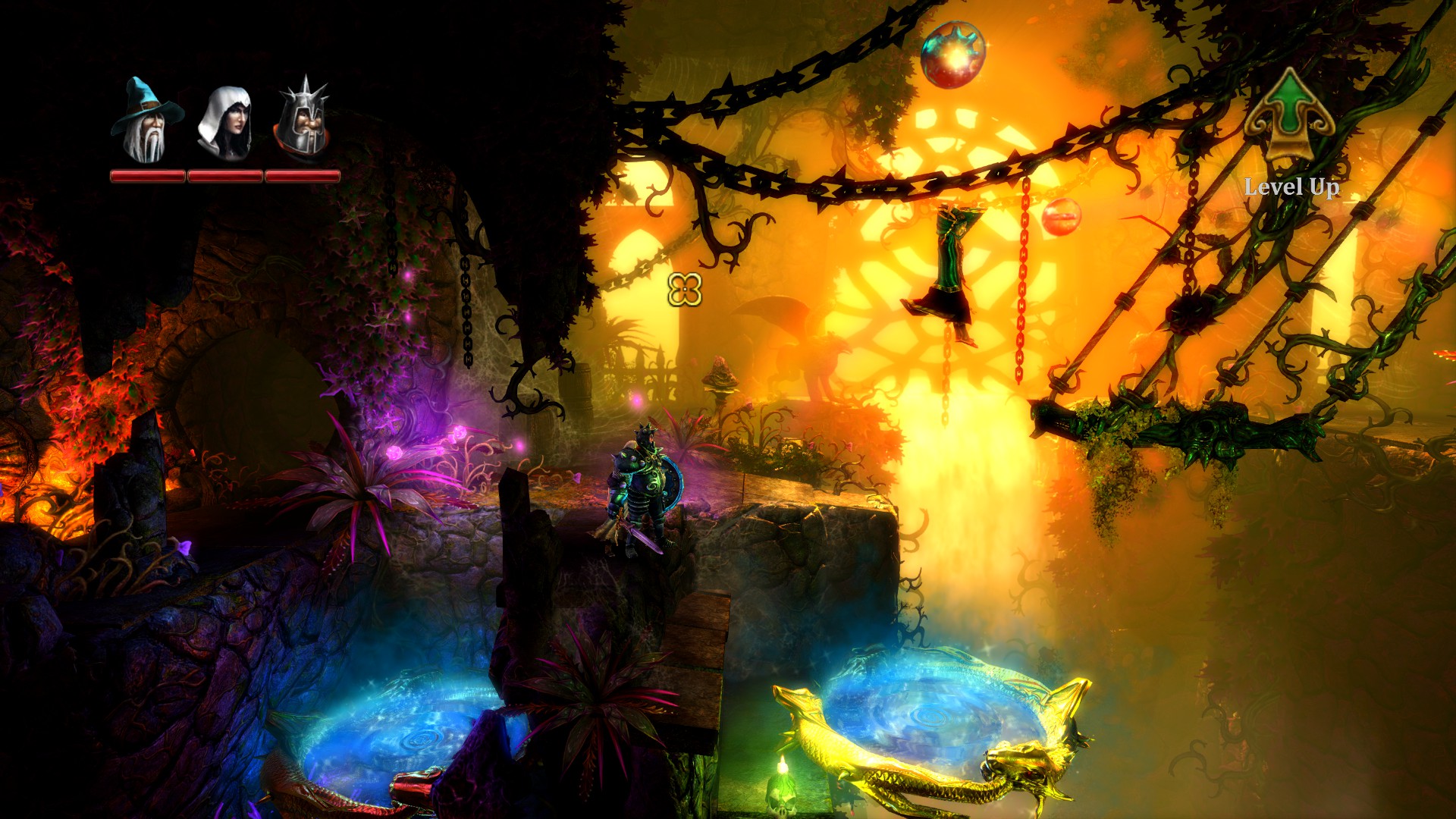This screenshot has height=819, width=1456.
Task: Select Zoya the Thief's portrait
Action: [225, 121]
